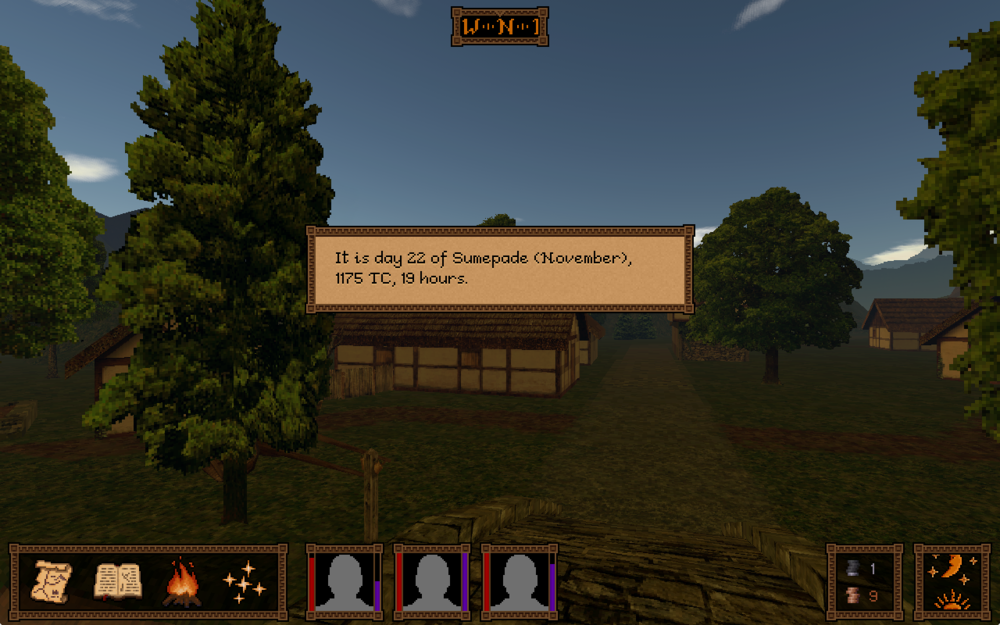1000x625 pixels.
Task: Open the map scroll
Action: pyautogui.click(x=52, y=581)
